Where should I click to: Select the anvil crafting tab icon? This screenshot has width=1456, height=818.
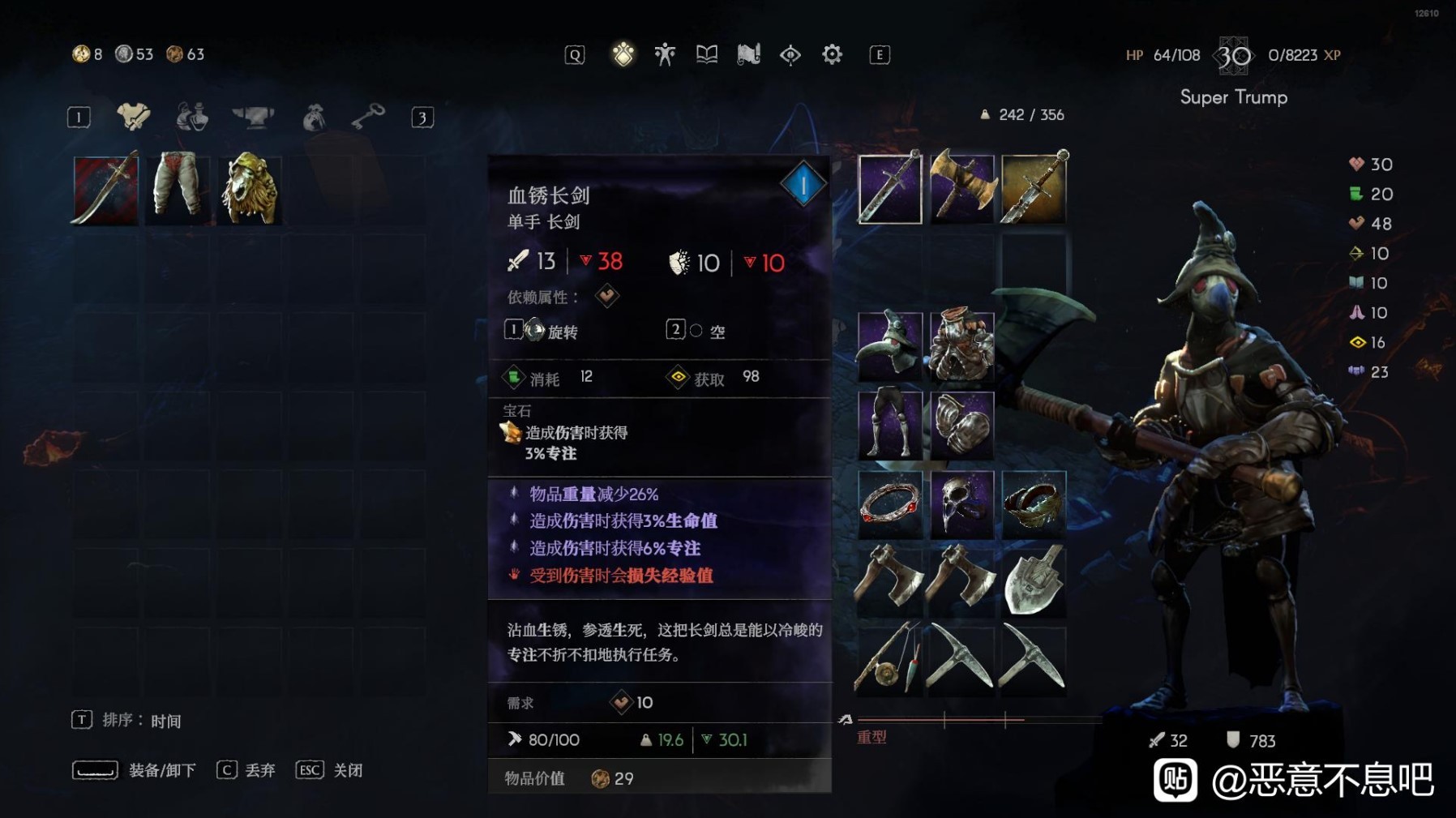pyautogui.click(x=253, y=118)
